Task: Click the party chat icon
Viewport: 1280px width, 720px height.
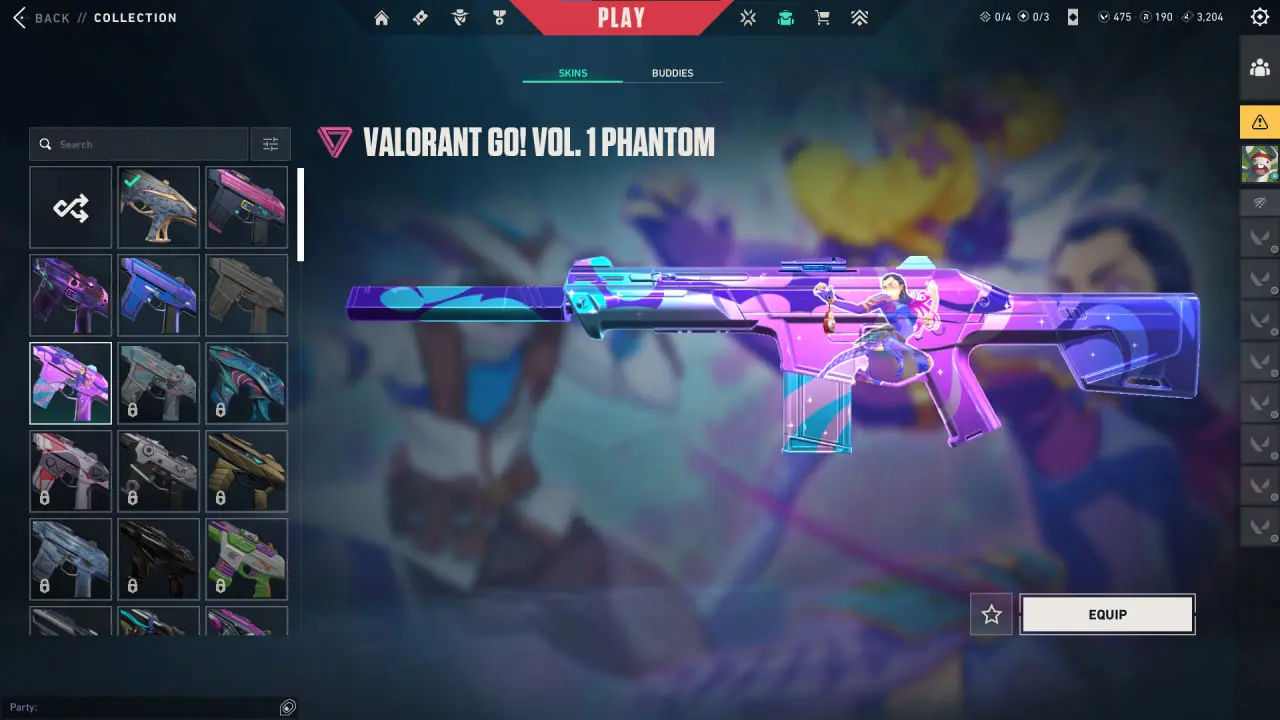Action: click(x=288, y=707)
